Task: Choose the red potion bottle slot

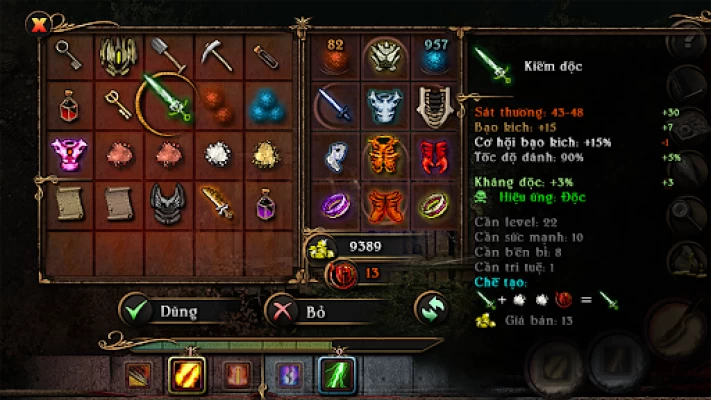Action: pos(69,103)
